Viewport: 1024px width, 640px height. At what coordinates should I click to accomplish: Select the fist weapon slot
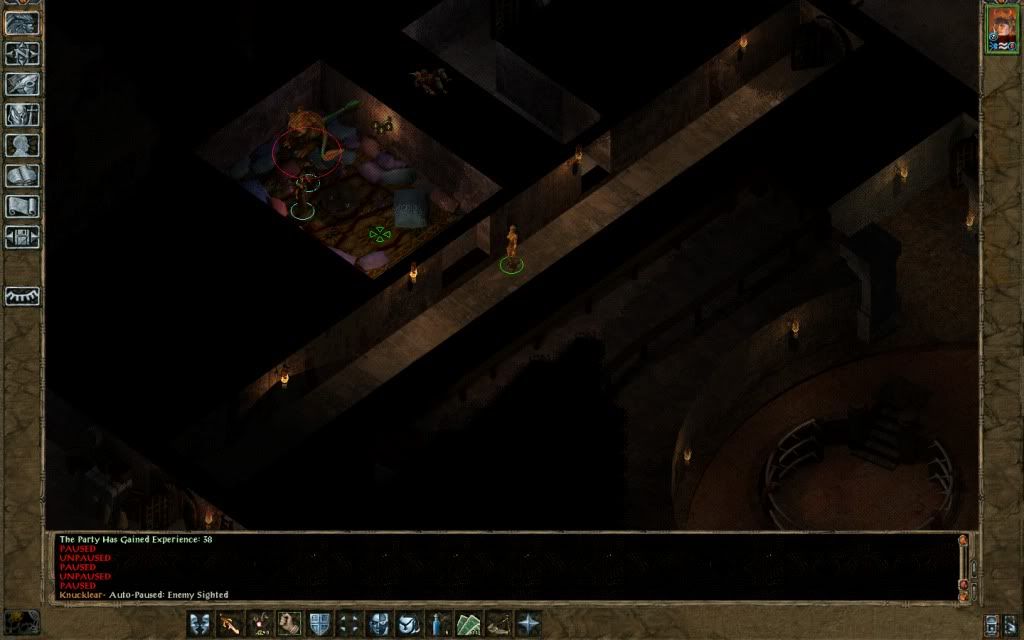pyautogui.click(x=290, y=624)
